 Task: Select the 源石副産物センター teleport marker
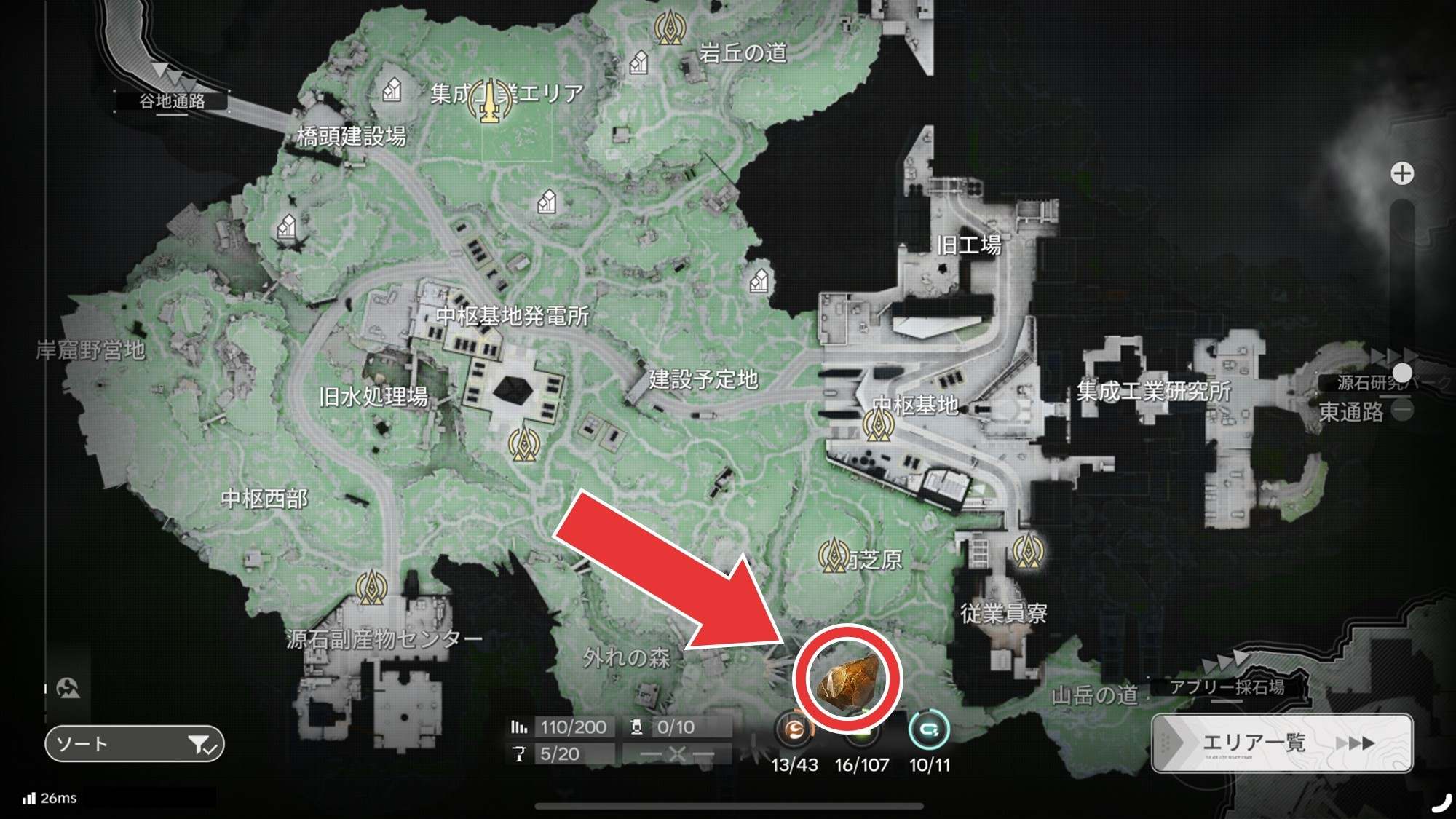click(371, 587)
